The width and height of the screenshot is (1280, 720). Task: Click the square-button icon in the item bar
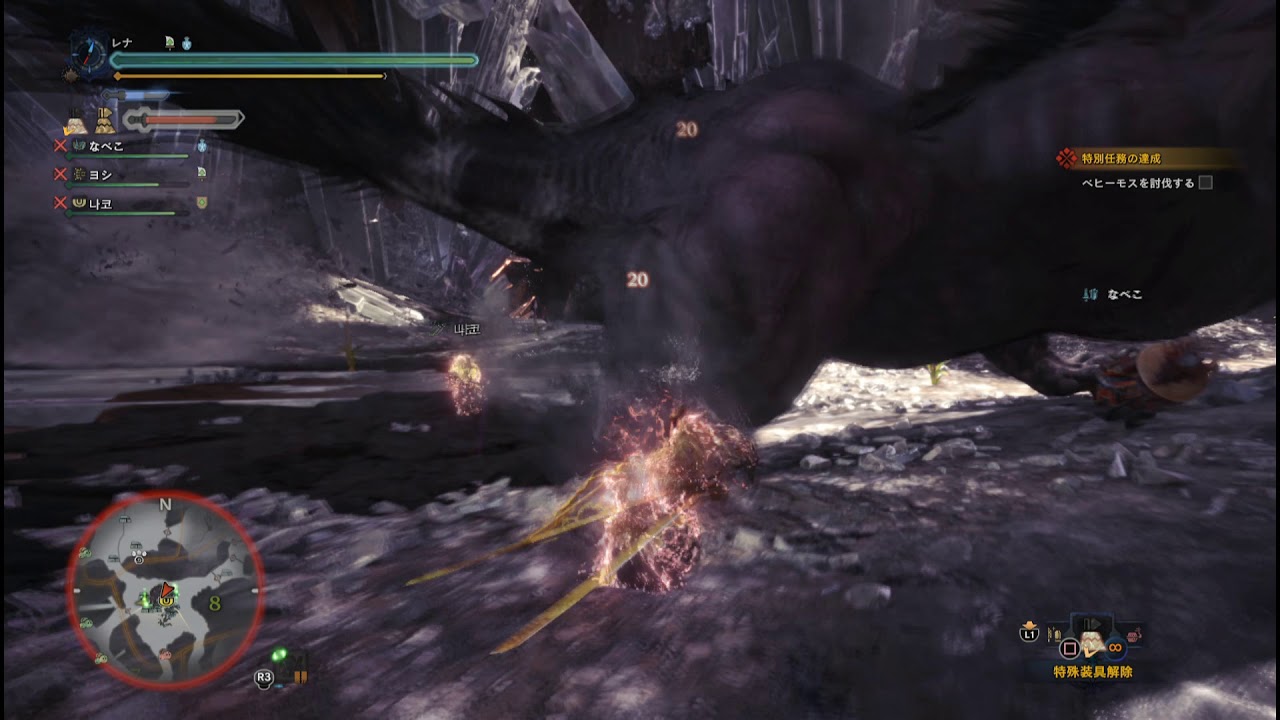click(x=1070, y=646)
